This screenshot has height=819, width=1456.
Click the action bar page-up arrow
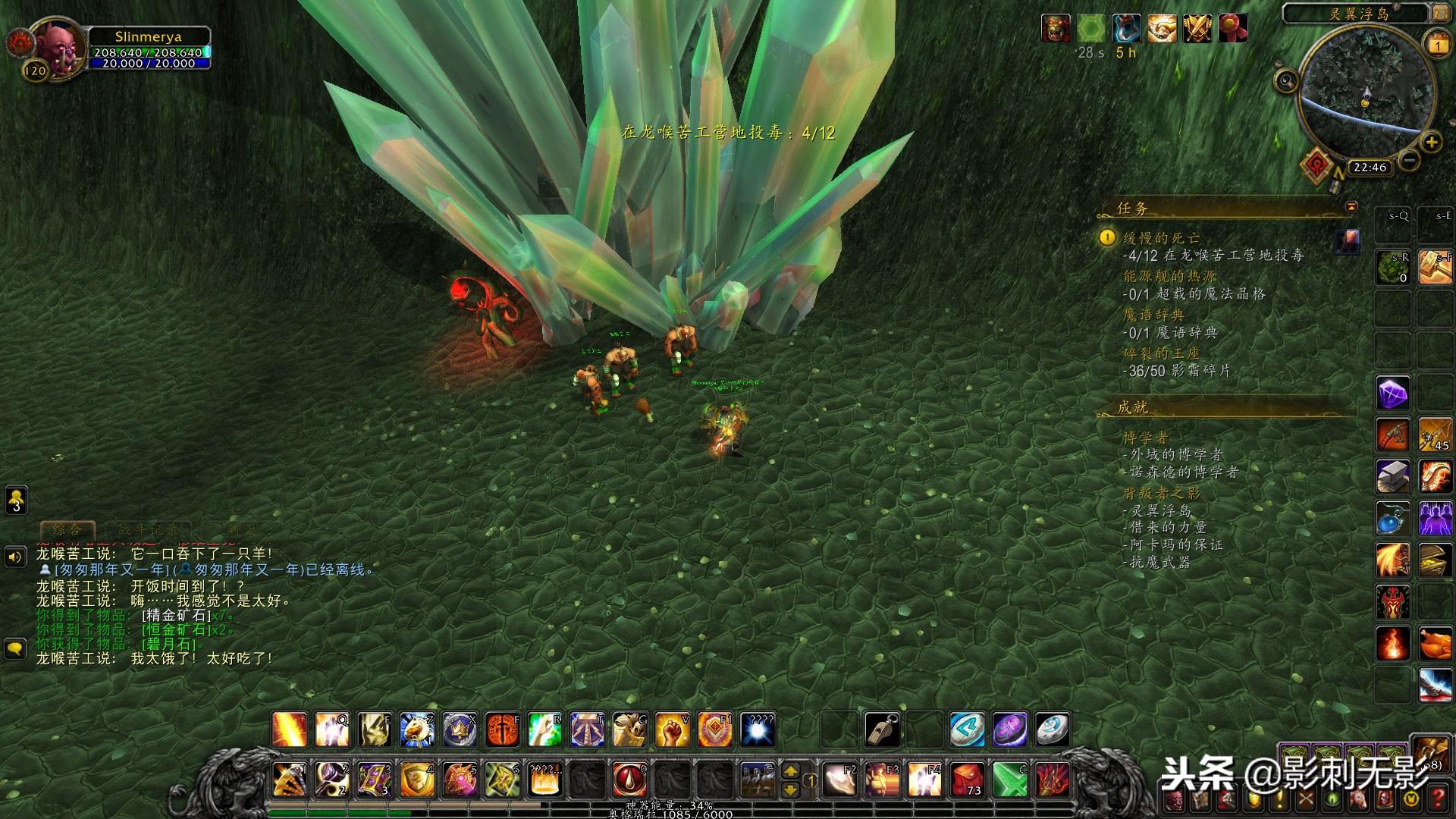(790, 770)
